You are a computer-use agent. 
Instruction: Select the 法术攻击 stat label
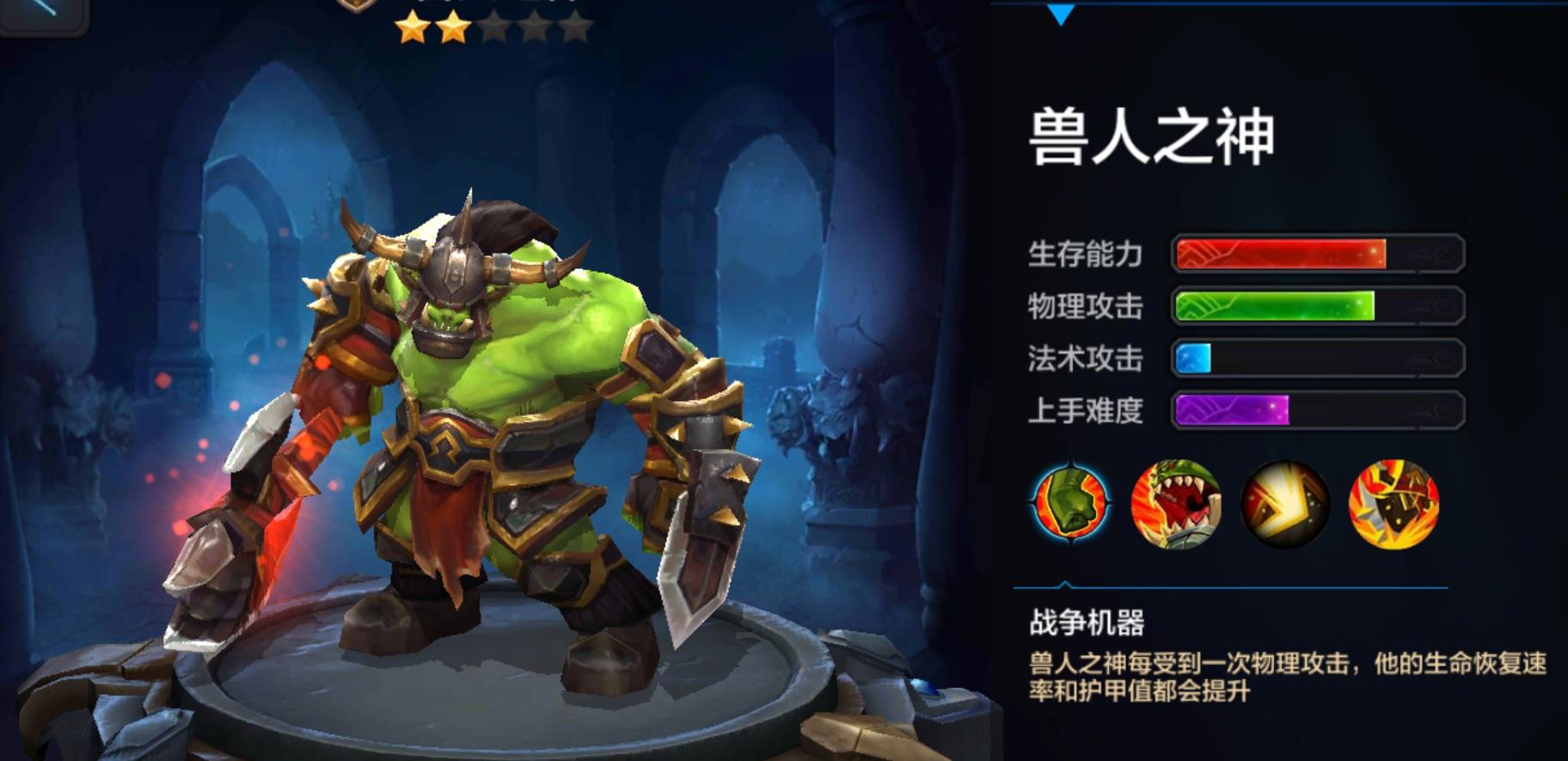pos(1085,359)
